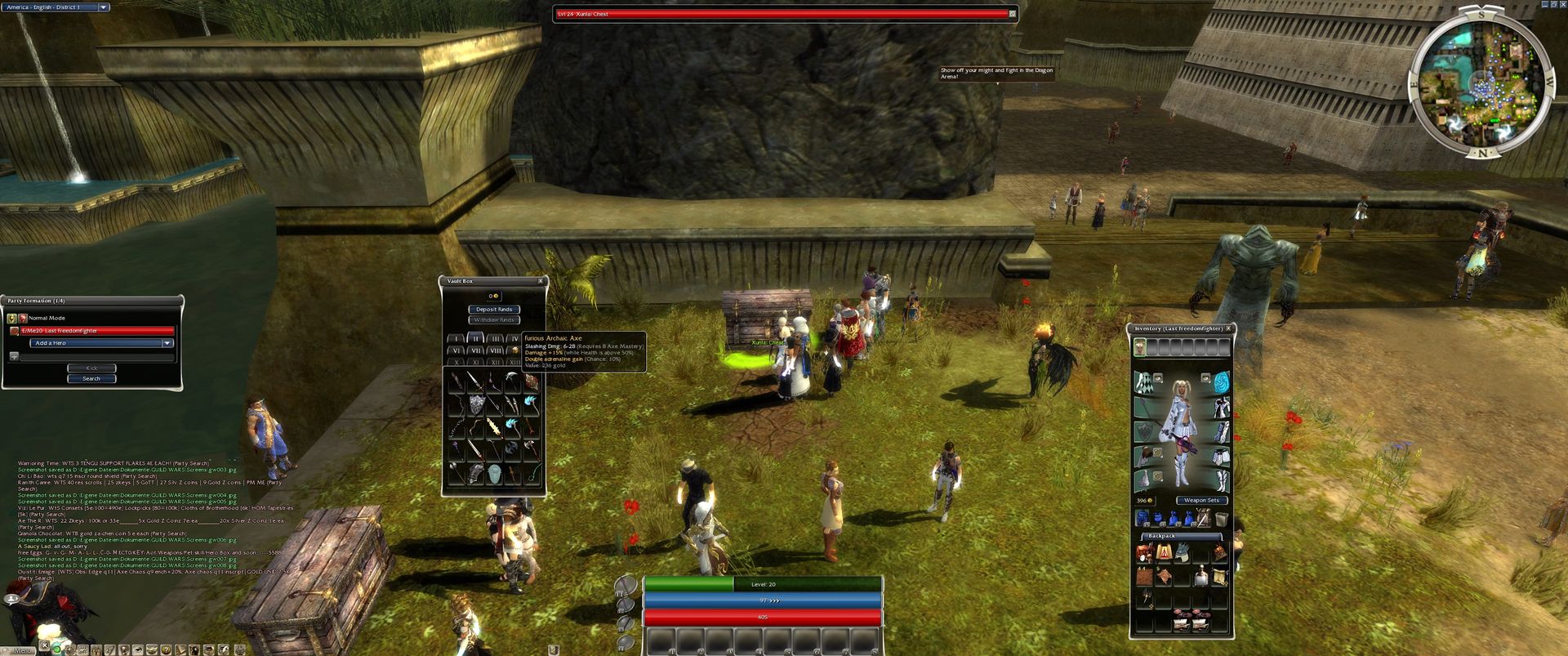
Task: Open the Weapon Sets panel
Action: click(1201, 500)
